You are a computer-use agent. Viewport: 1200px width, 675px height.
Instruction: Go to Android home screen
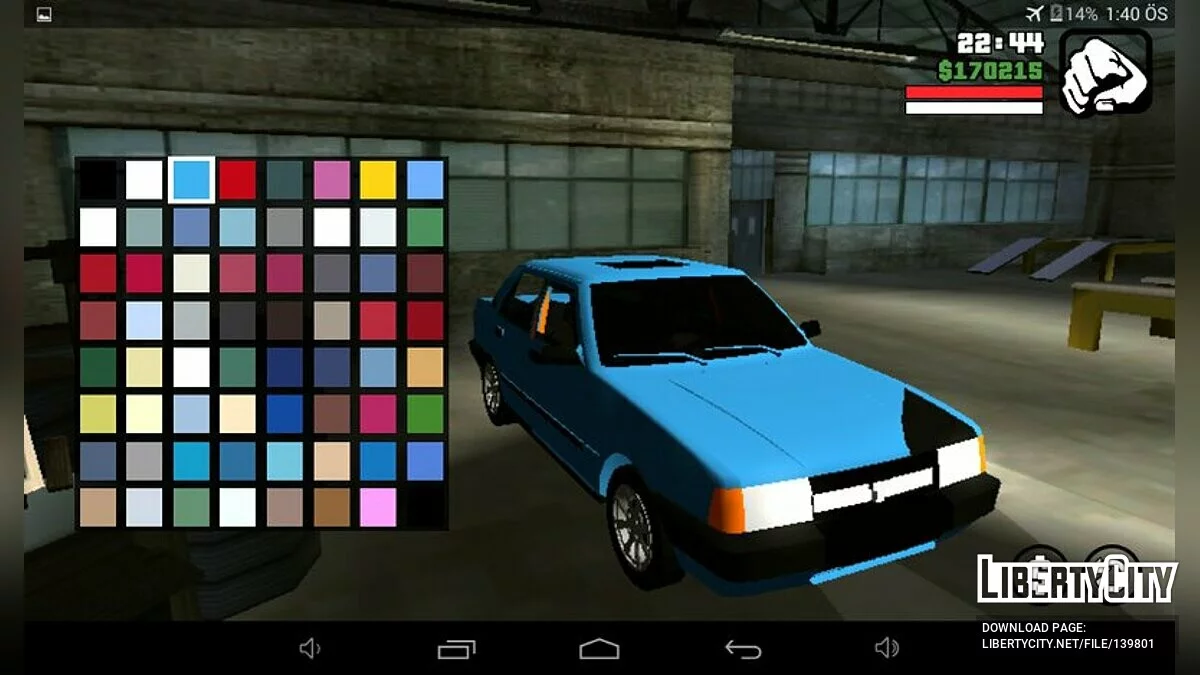[599, 649]
